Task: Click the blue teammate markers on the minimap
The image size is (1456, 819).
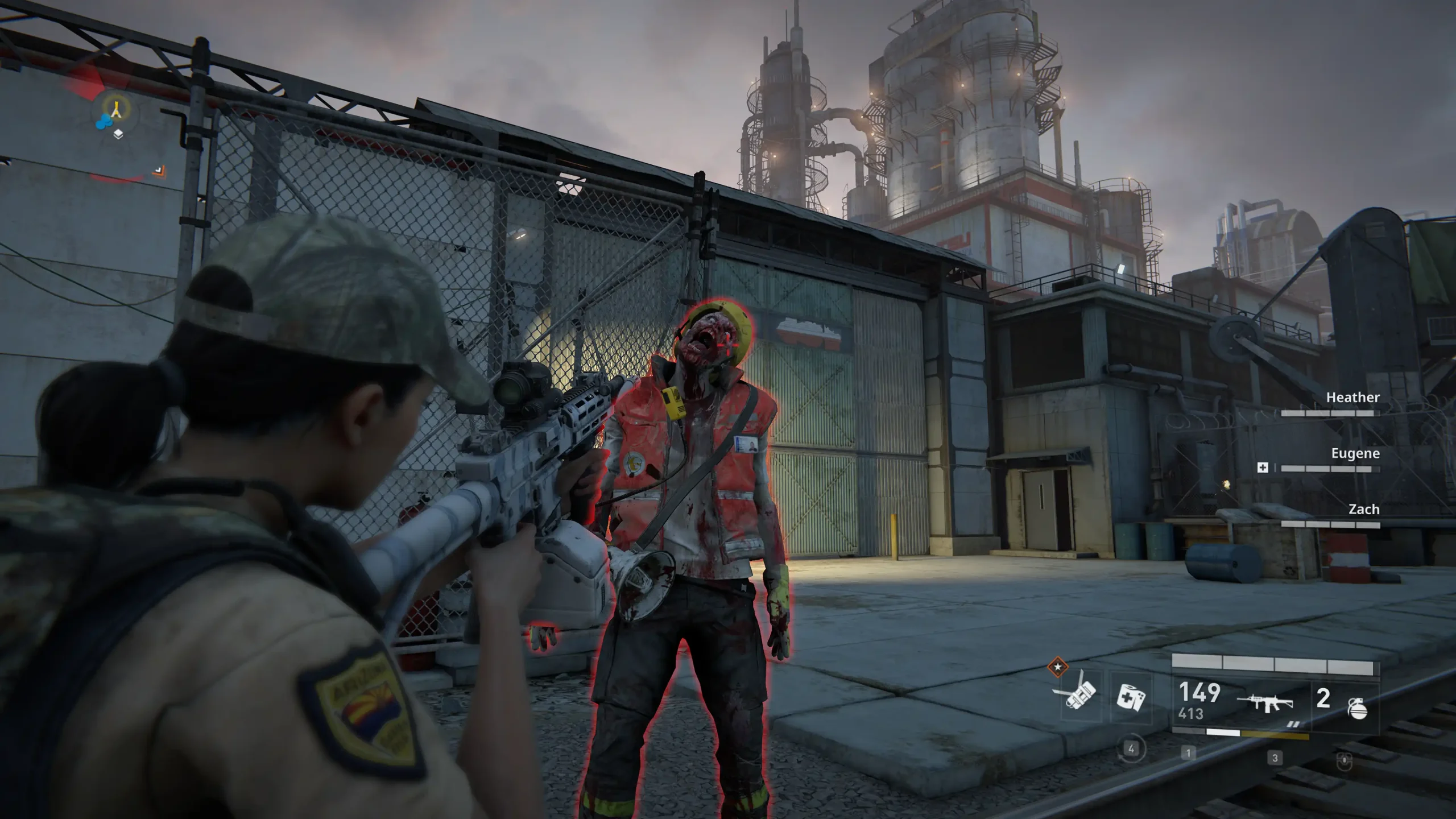Action: [103, 122]
